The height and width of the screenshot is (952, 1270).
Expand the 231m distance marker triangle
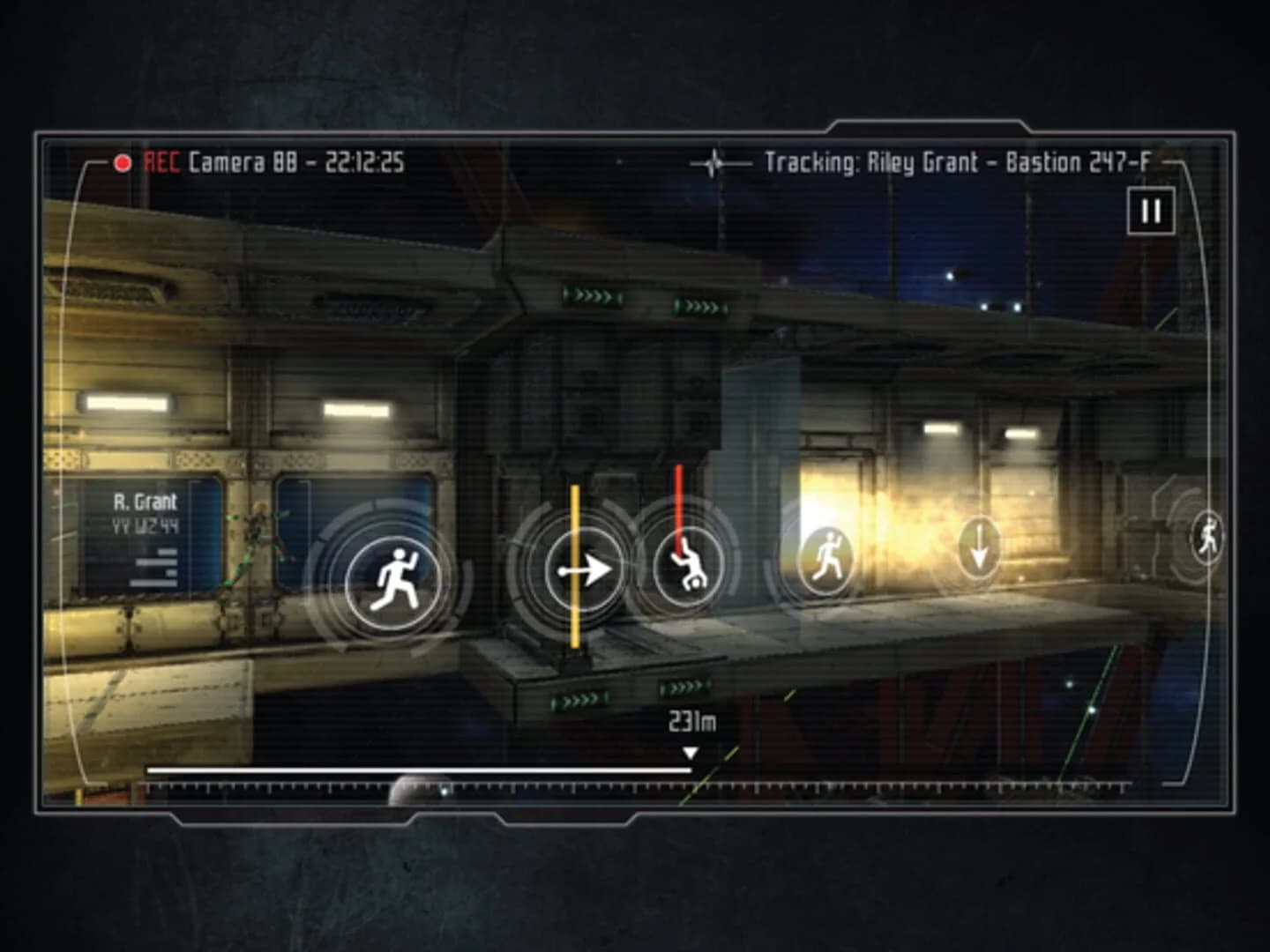tap(691, 753)
